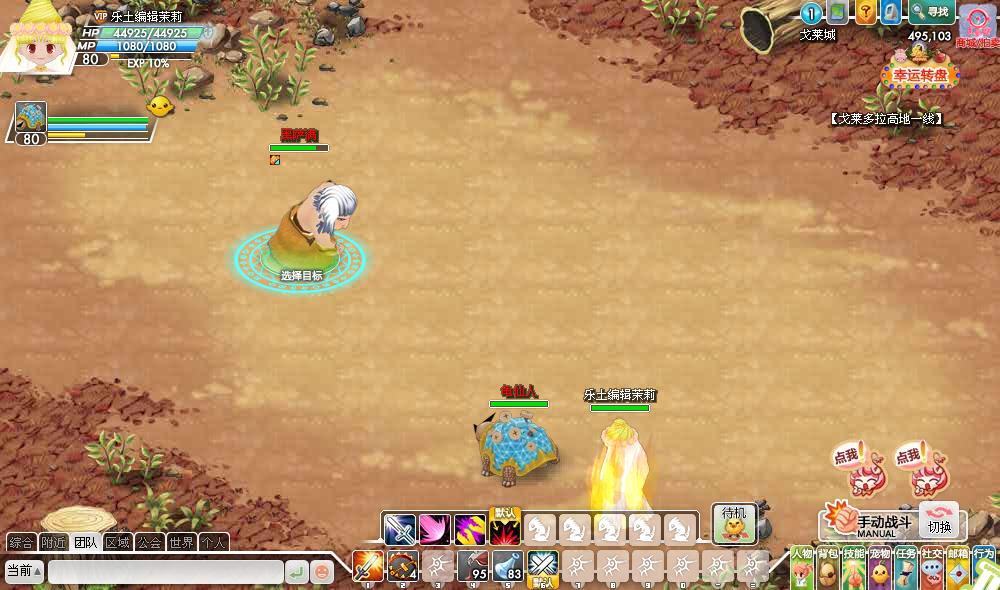This screenshot has width=1000, height=590.
Task: Open the 技能 skills menu
Action: [854, 568]
